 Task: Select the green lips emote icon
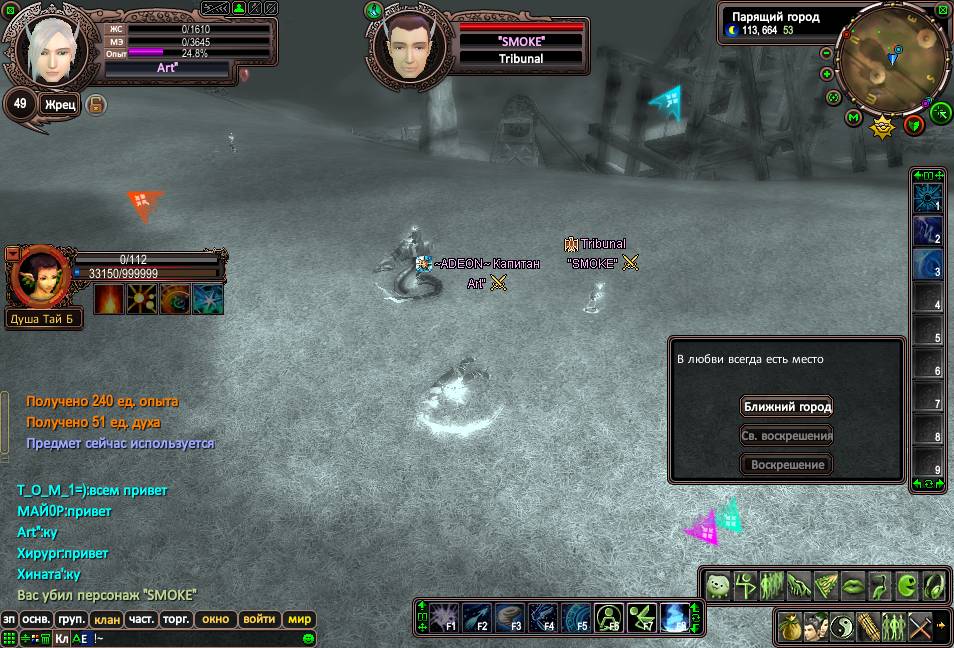pos(853,585)
